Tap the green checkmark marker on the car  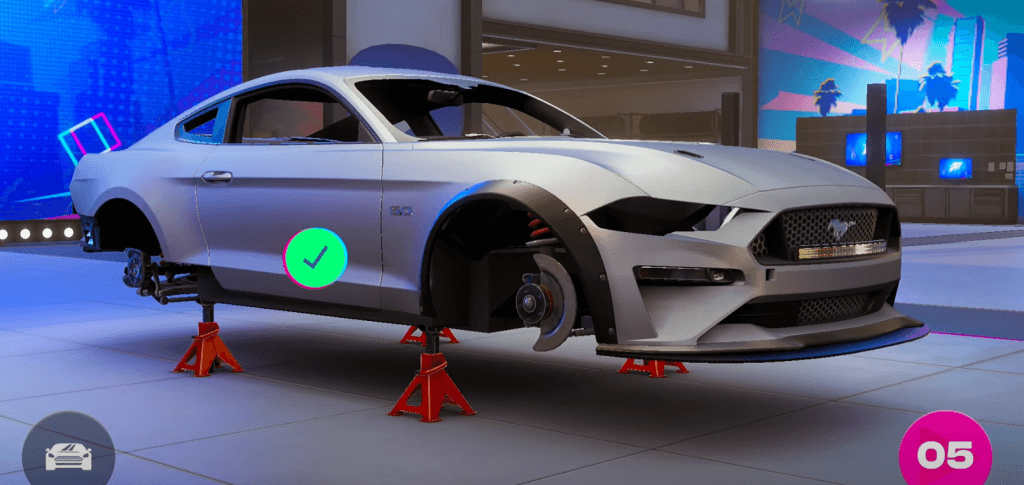[x=316, y=259]
